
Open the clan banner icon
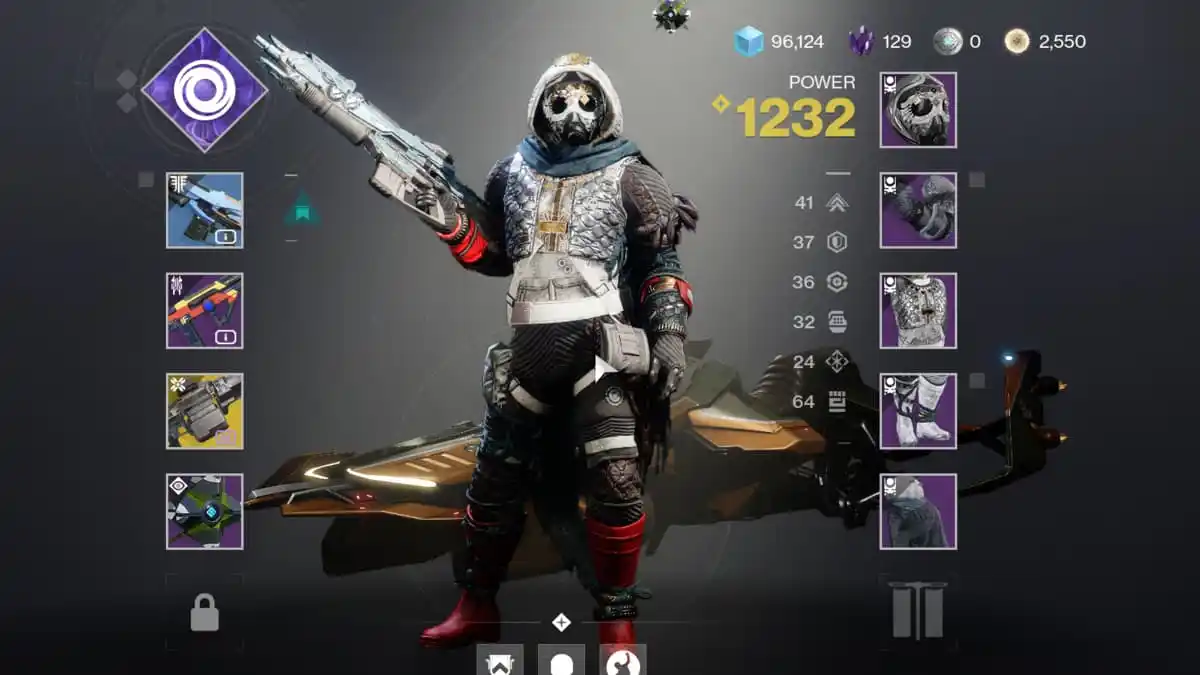(x=918, y=611)
